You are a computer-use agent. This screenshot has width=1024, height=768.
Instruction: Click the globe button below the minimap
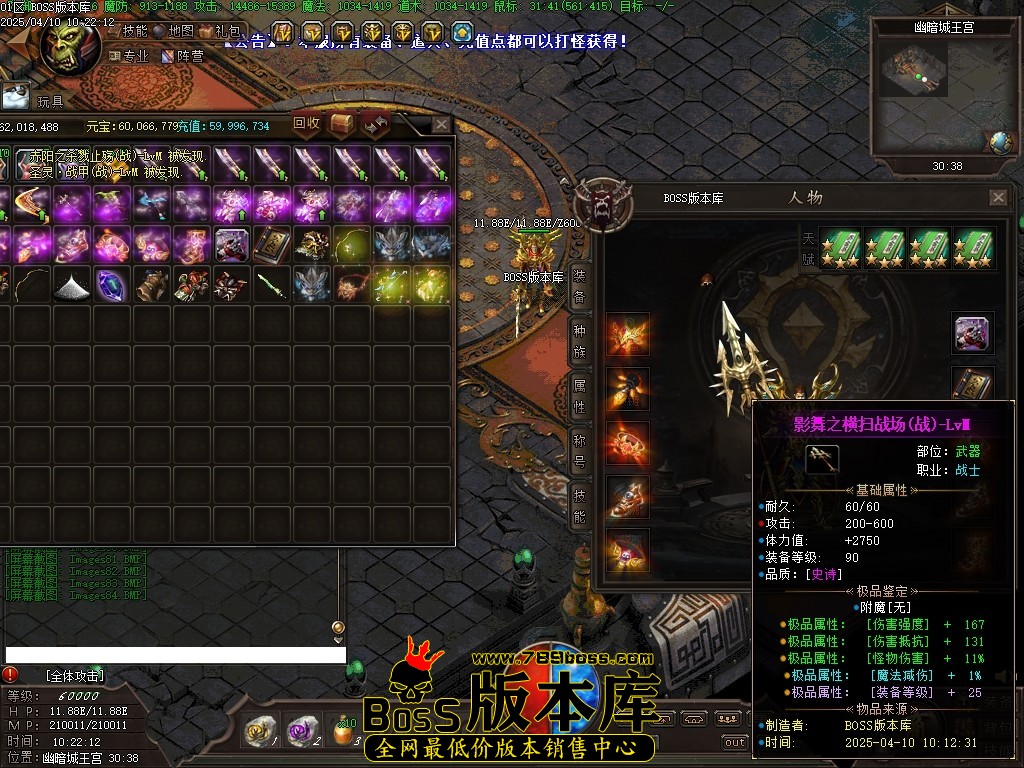[x=999, y=143]
